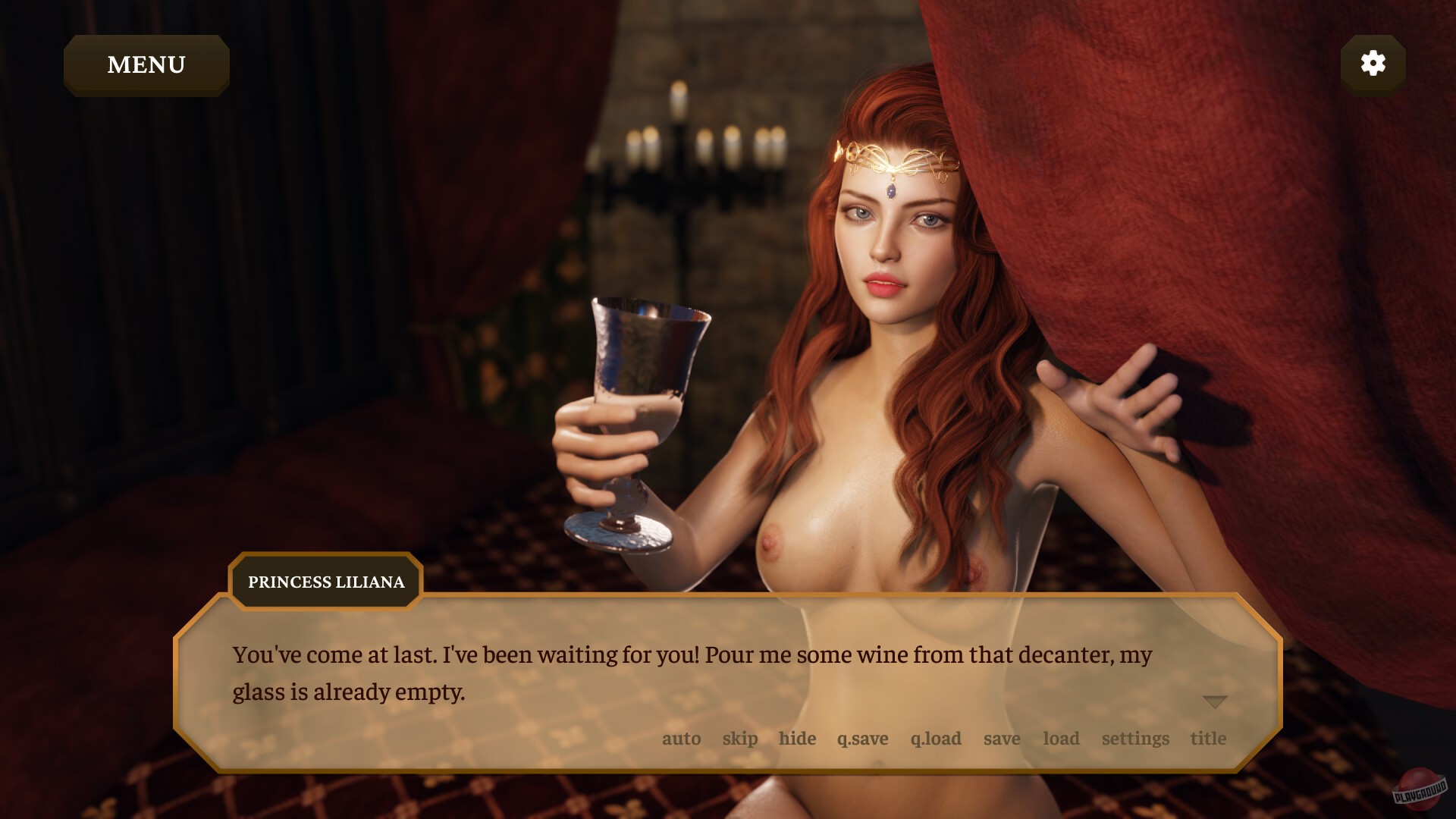Open the load screen
This screenshot has height=819, width=1456.
[x=1061, y=738]
